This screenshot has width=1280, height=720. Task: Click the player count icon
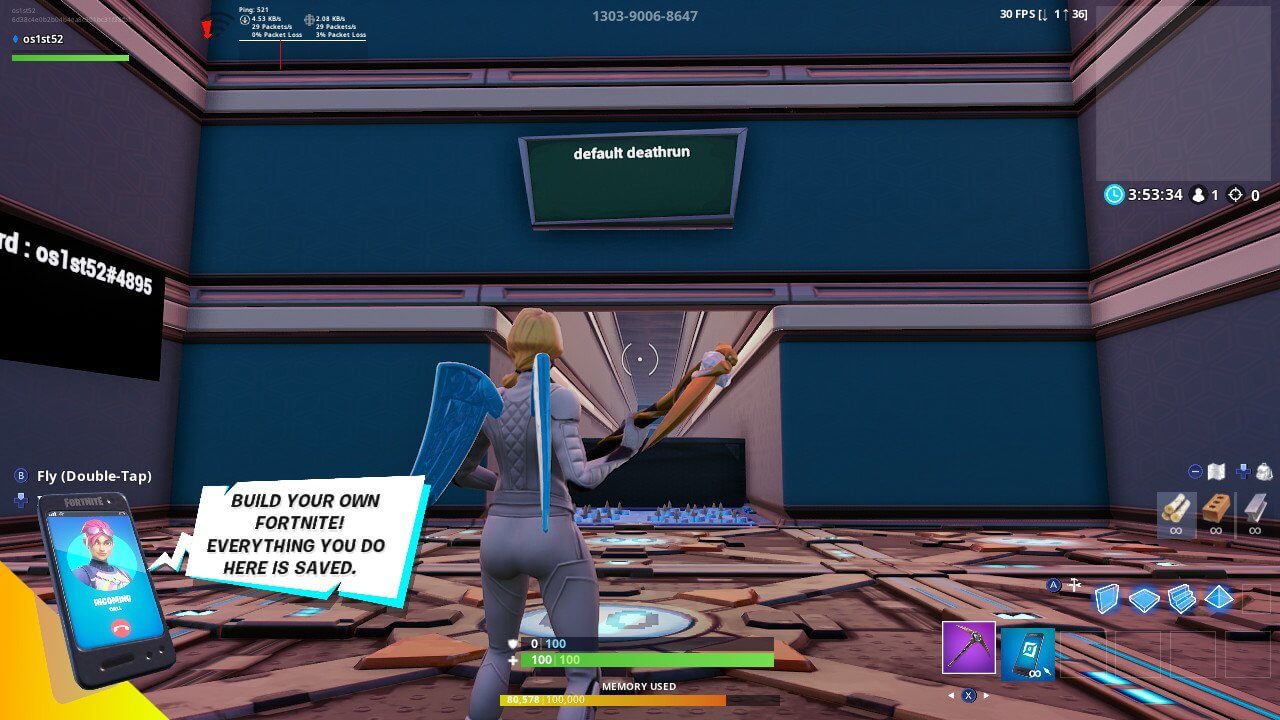[1198, 195]
